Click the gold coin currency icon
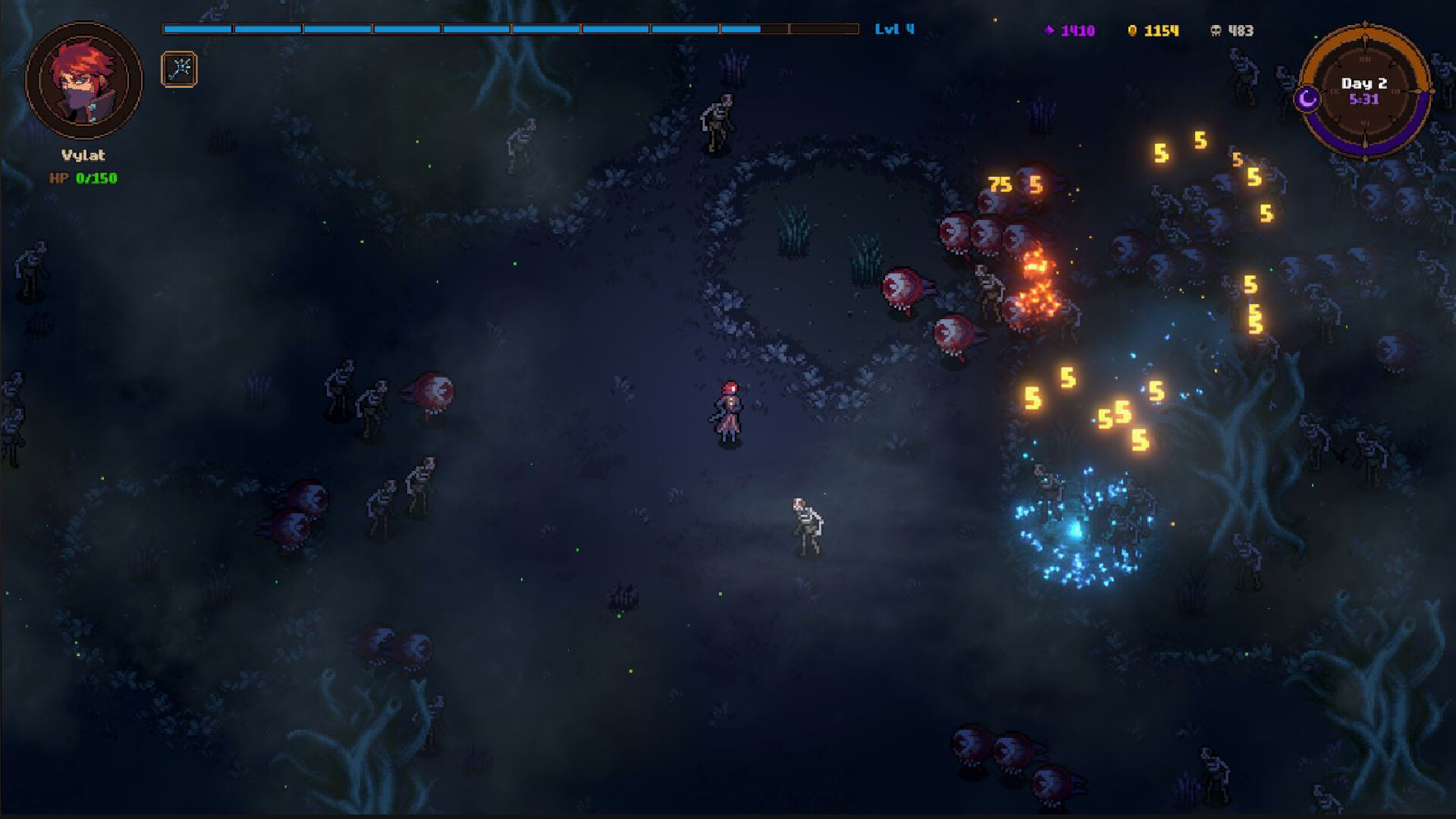 1131,30
